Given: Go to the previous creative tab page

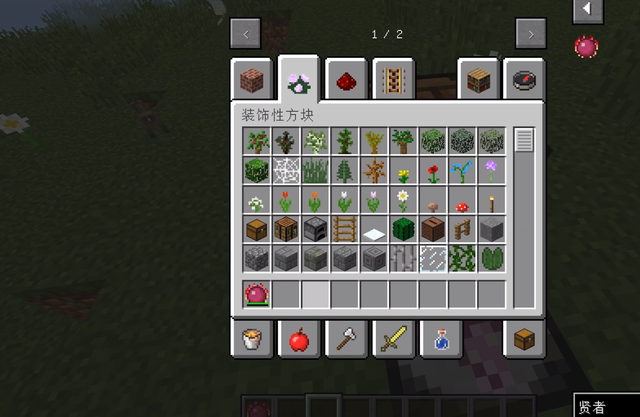Looking at the screenshot, I should click(x=246, y=34).
